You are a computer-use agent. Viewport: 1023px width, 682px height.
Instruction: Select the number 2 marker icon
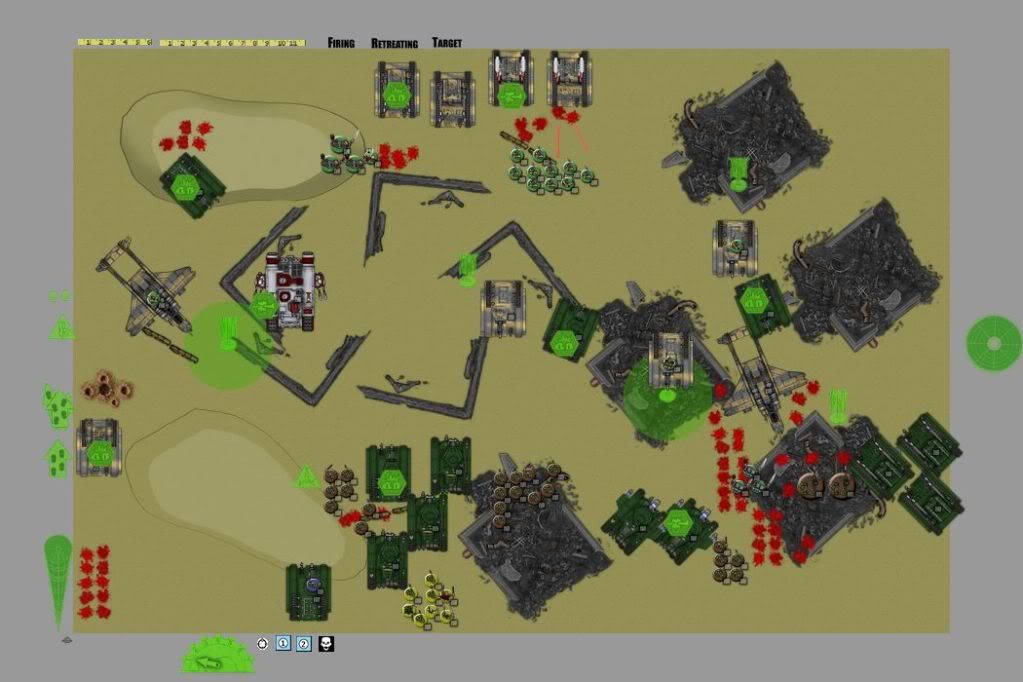point(304,643)
